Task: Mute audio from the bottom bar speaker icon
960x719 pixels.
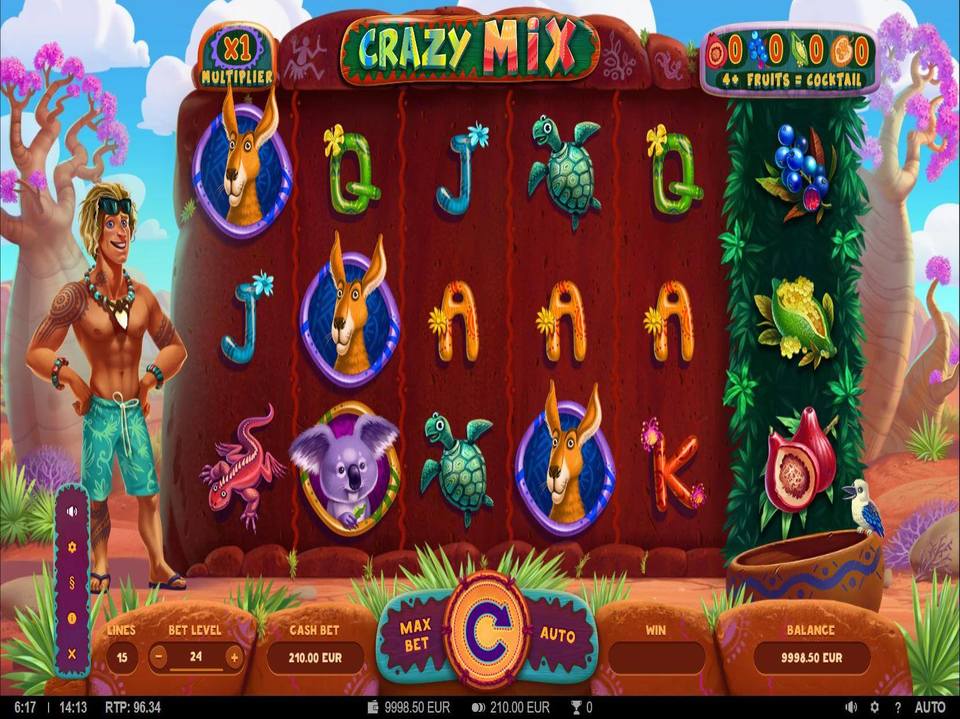Action: click(x=852, y=707)
